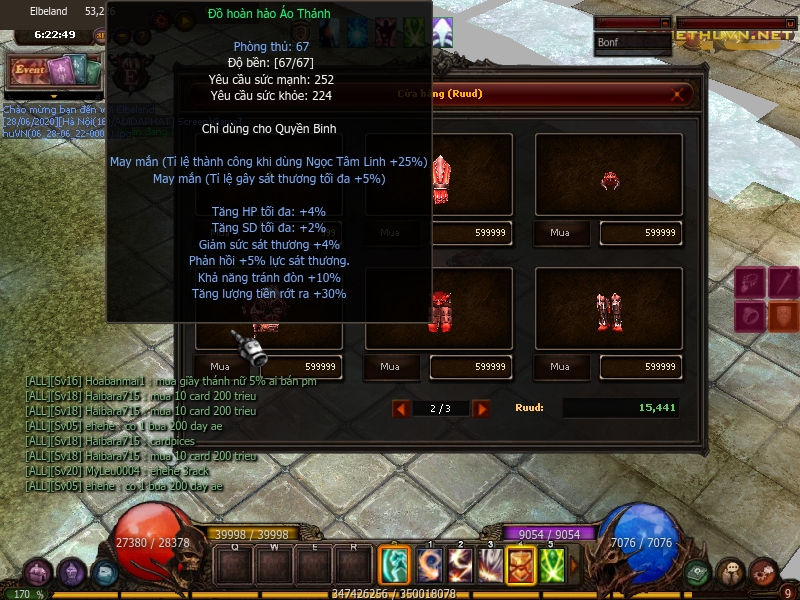Activate the blue vortex skill in slot 1
This screenshot has width=800, height=600.
tap(430, 565)
